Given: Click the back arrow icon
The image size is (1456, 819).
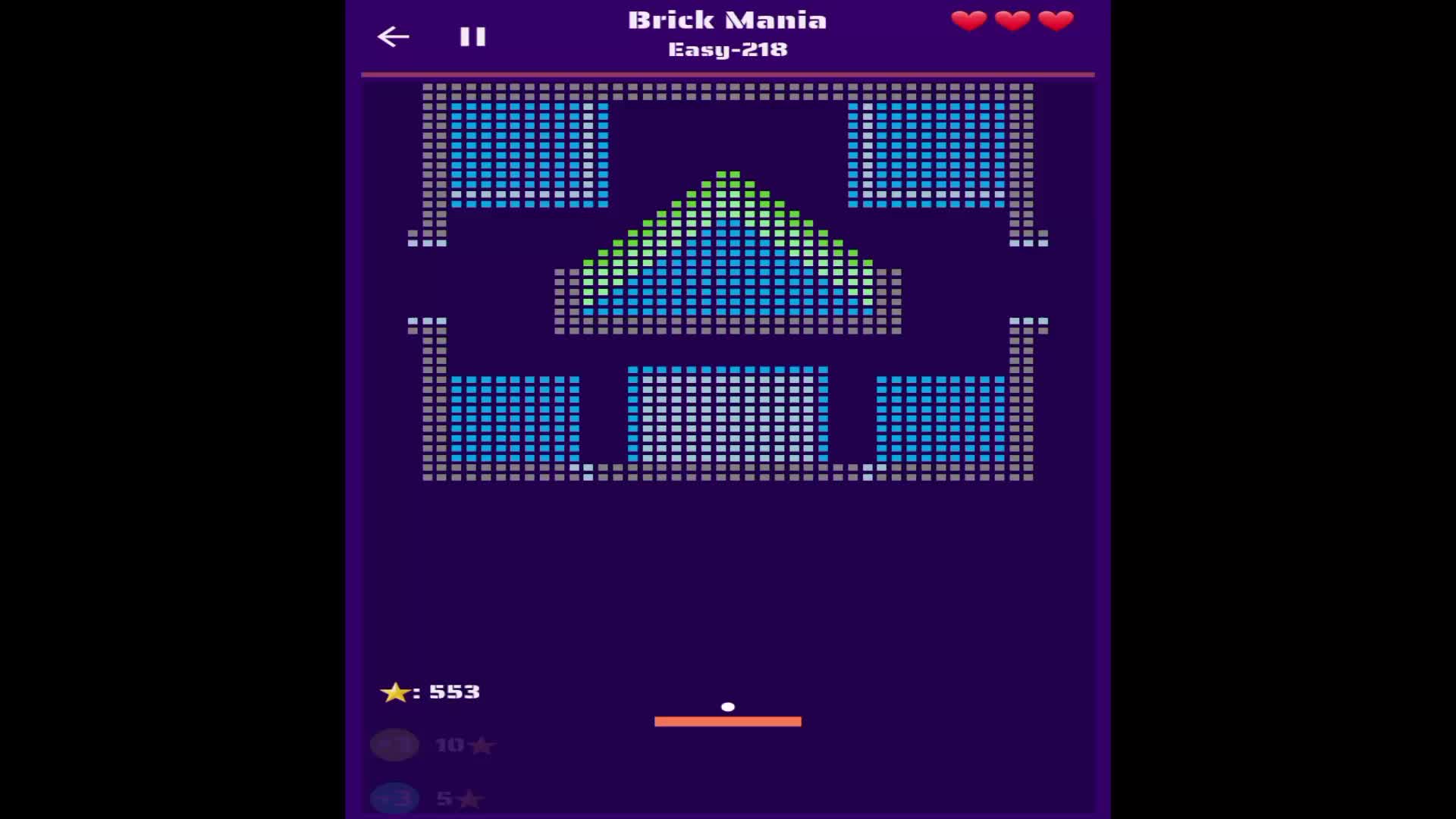Looking at the screenshot, I should click(x=394, y=36).
